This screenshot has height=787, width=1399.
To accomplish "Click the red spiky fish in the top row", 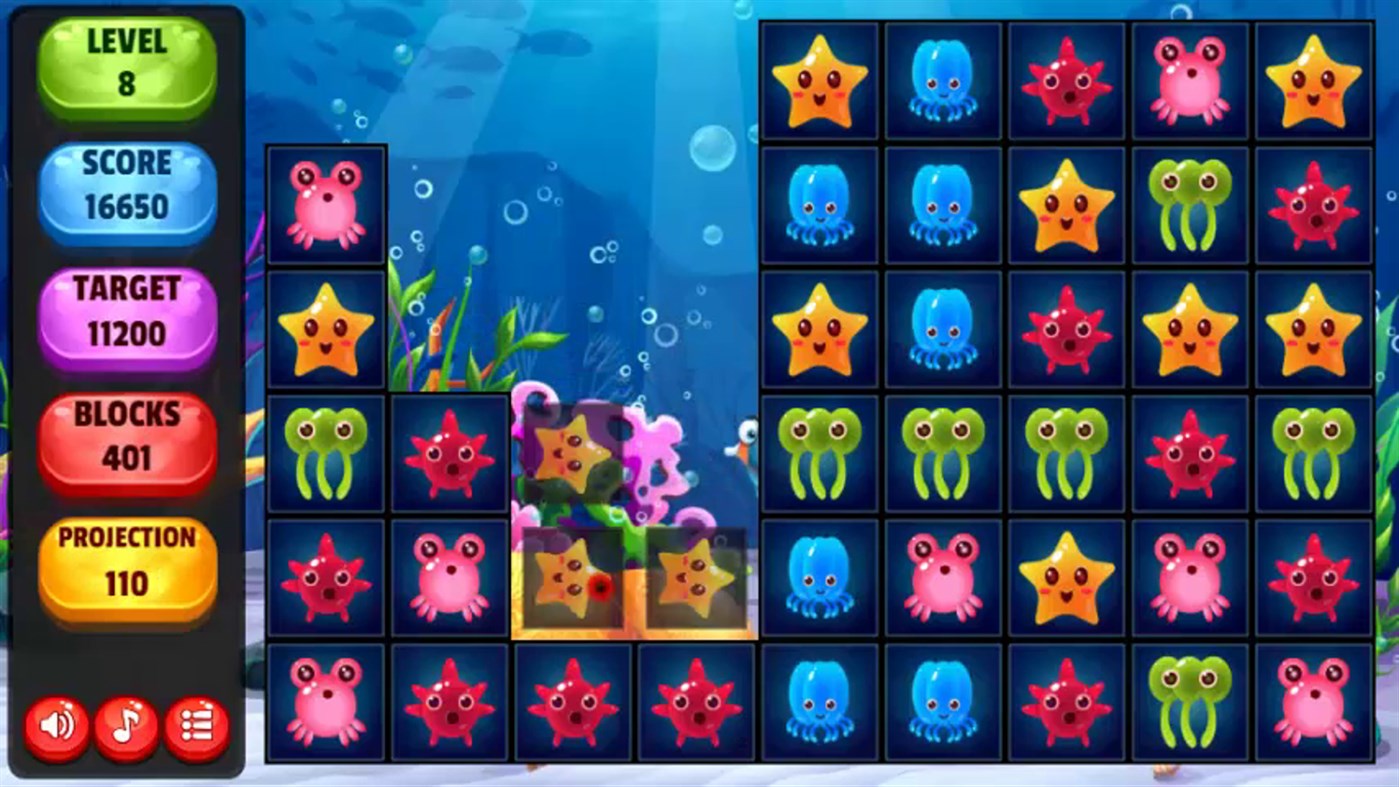I will [1067, 80].
